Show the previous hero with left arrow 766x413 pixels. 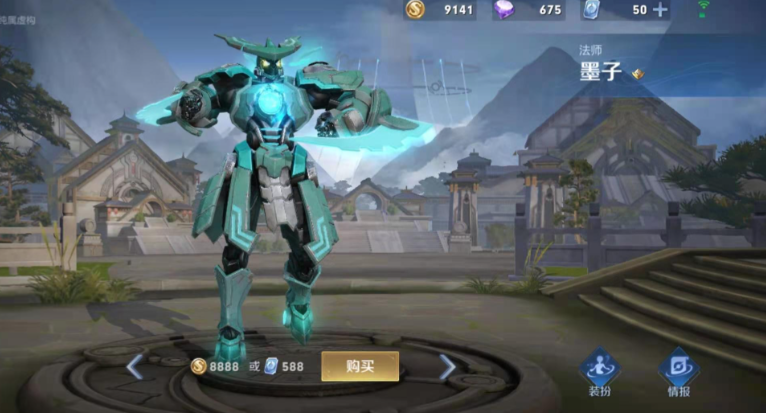(135, 367)
